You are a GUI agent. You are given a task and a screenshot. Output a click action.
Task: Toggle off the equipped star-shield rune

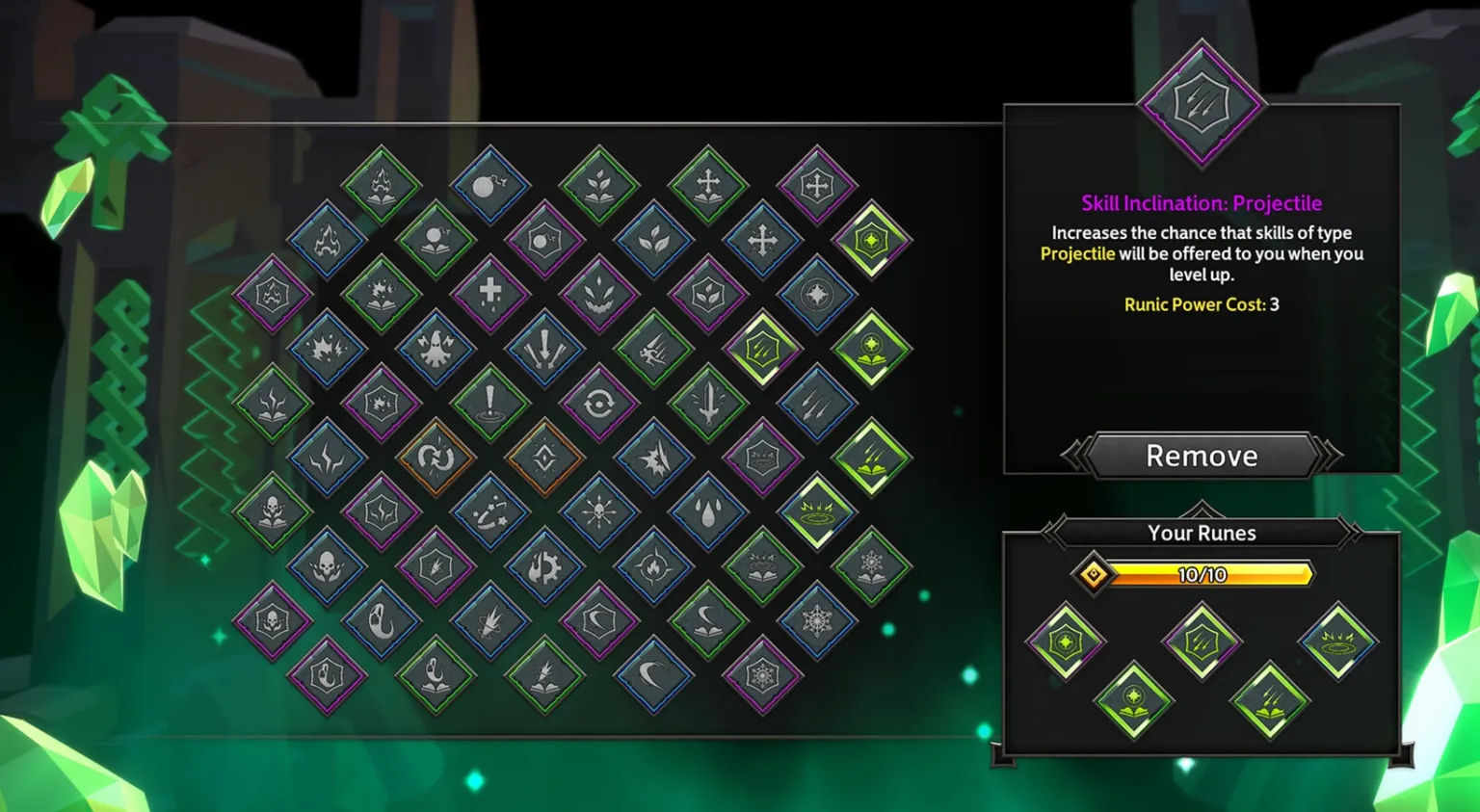(x=1065, y=641)
